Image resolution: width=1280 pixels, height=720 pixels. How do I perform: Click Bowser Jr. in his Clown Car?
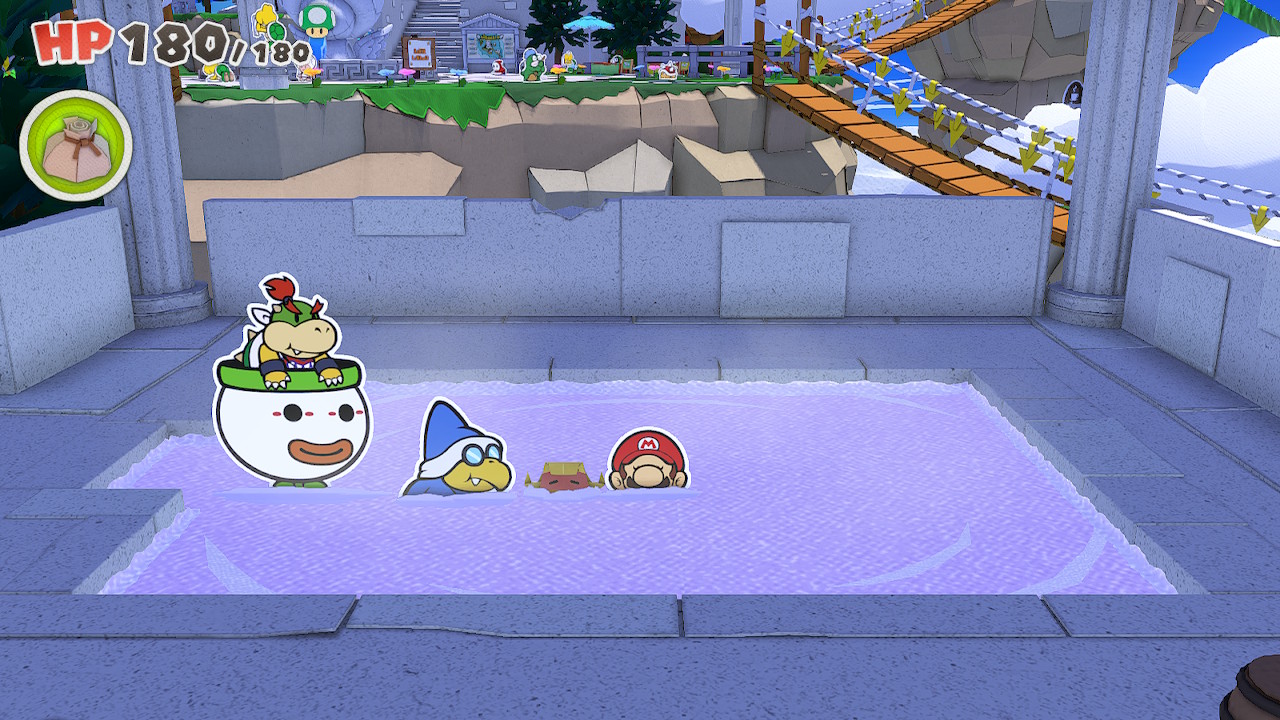tap(290, 330)
